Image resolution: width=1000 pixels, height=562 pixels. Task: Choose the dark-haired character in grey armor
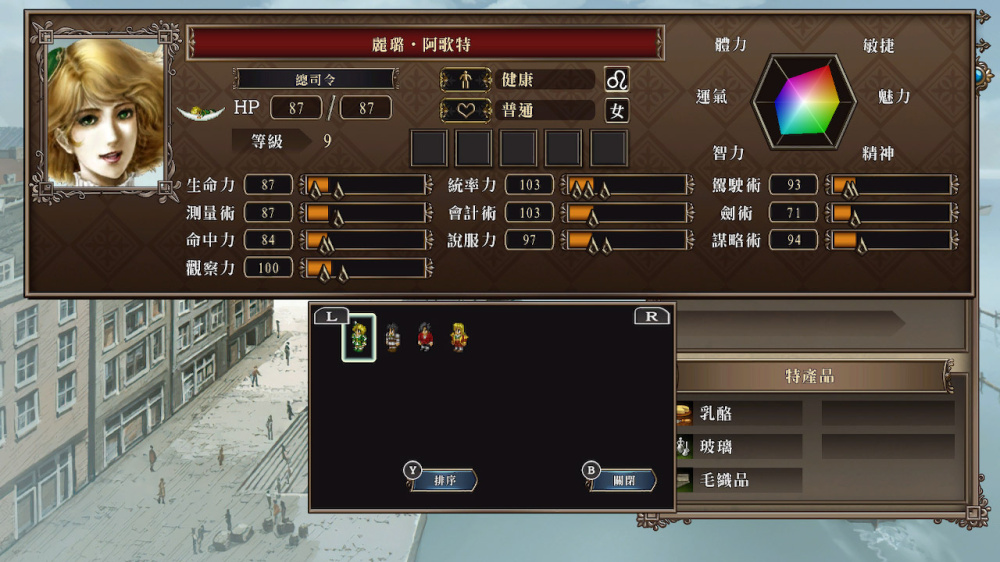pyautogui.click(x=392, y=337)
